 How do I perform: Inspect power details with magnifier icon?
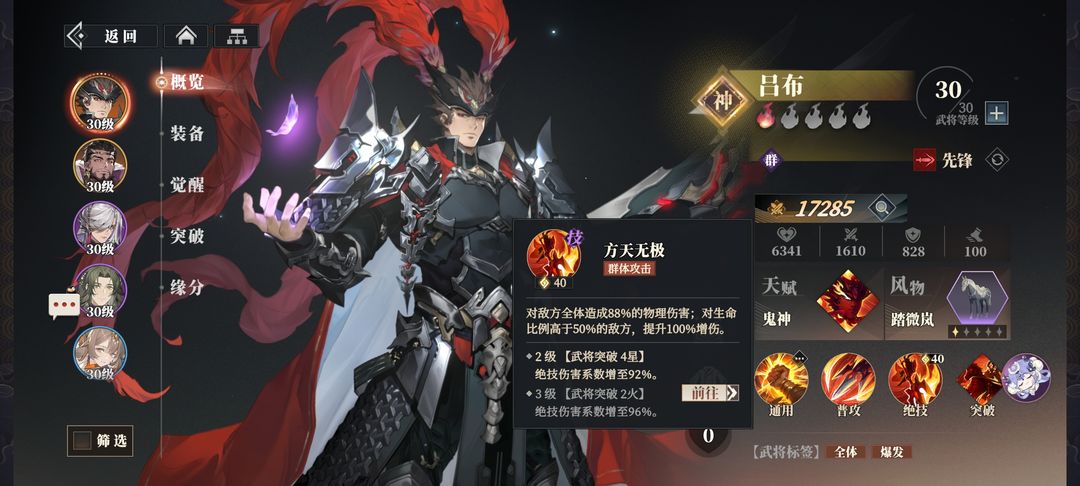(881, 208)
